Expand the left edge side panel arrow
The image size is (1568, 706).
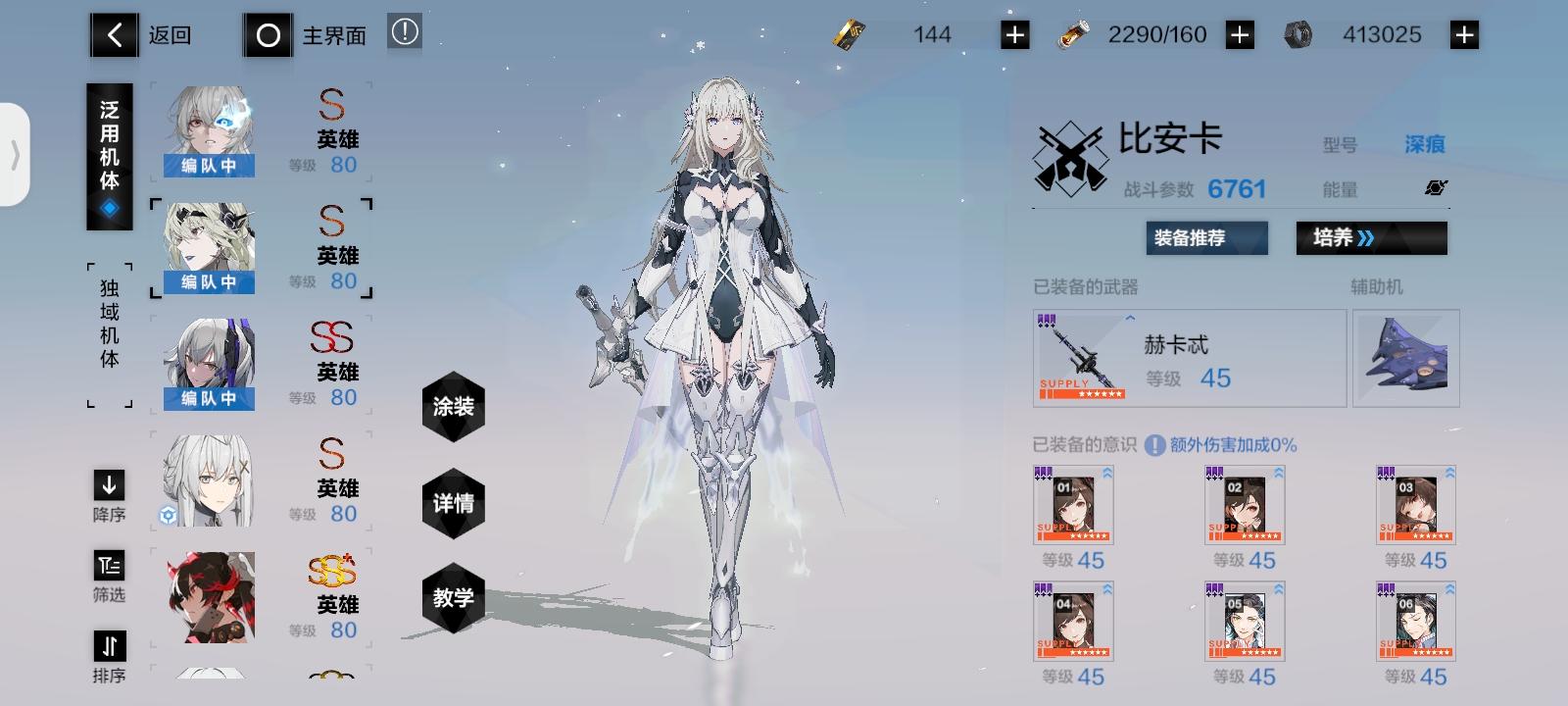pyautogui.click(x=16, y=155)
